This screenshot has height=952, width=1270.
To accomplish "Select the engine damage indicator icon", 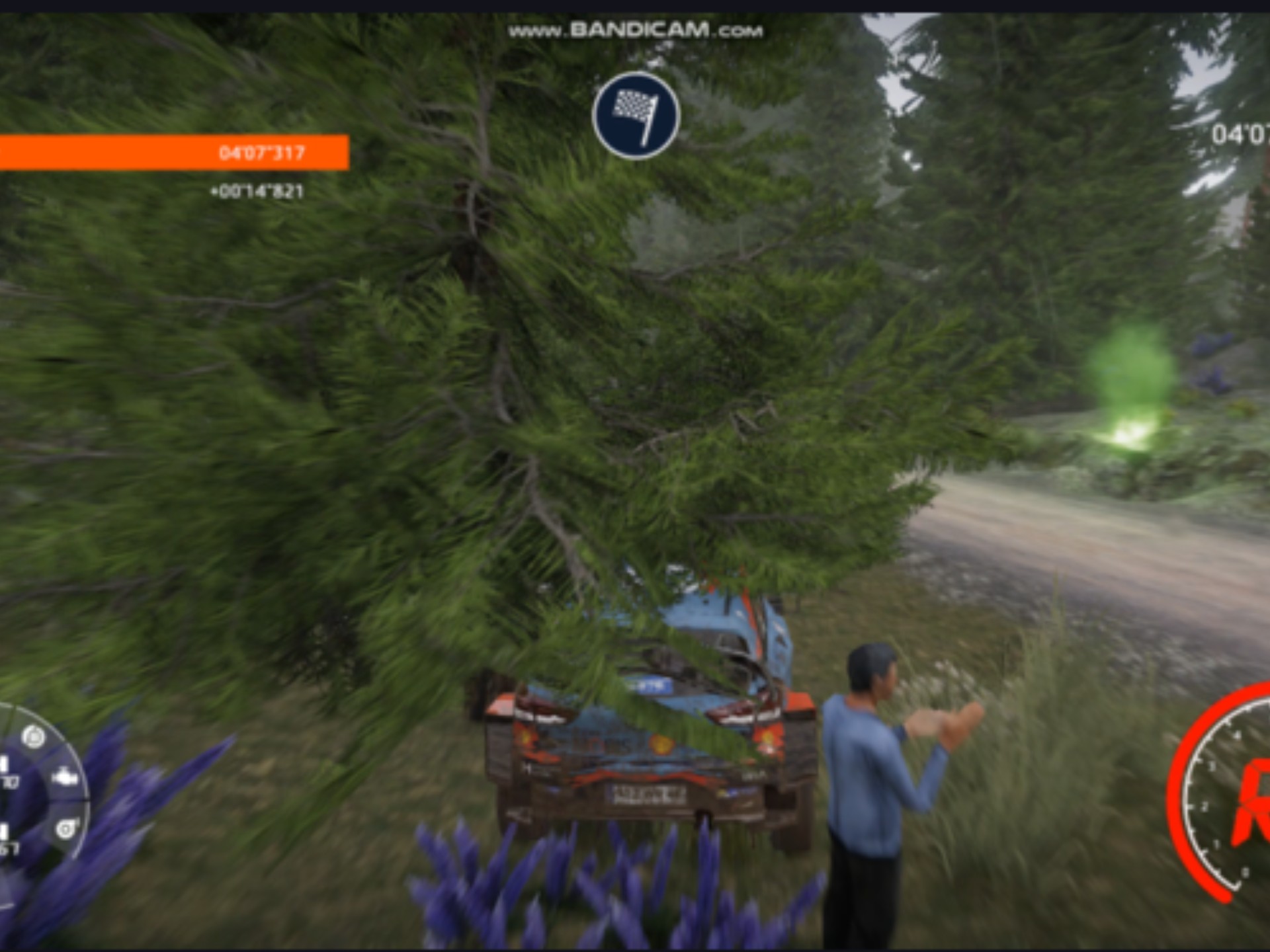I will pyautogui.click(x=64, y=777).
